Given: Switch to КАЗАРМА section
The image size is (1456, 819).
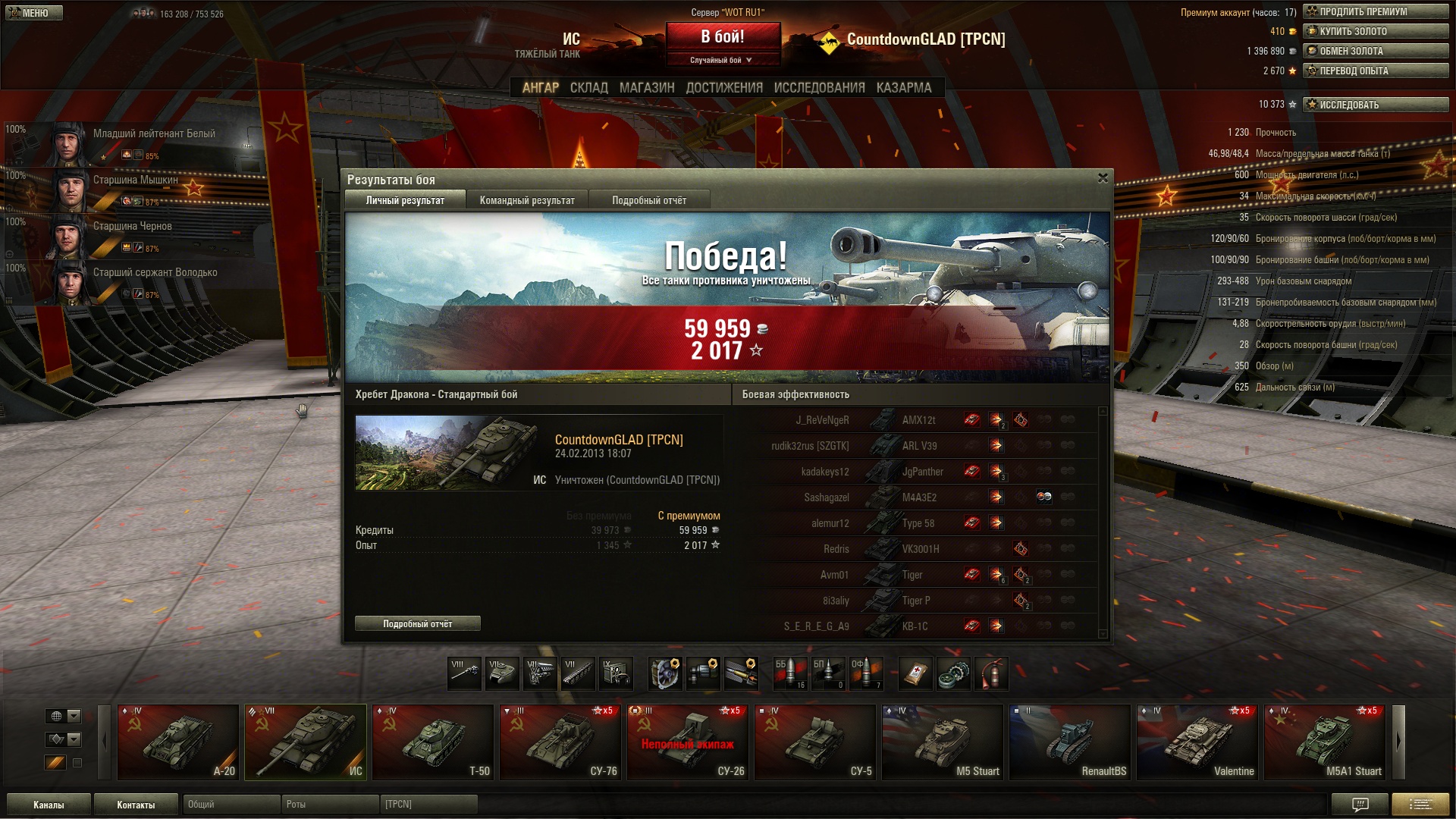Looking at the screenshot, I should pos(904,88).
